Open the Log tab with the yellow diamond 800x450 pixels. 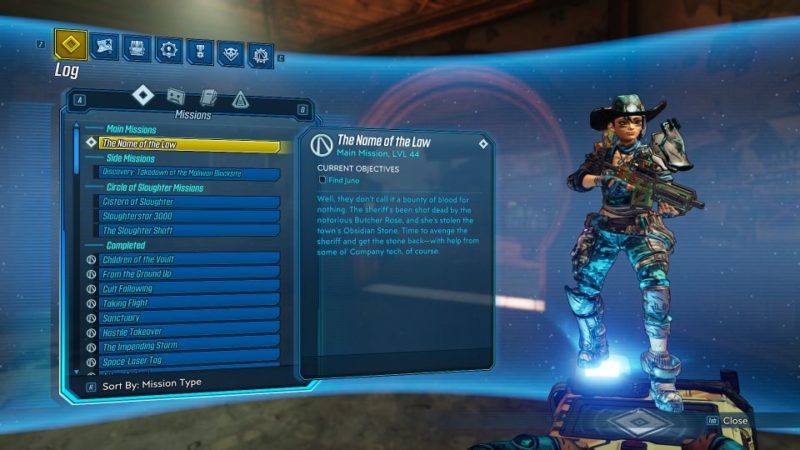(71, 45)
